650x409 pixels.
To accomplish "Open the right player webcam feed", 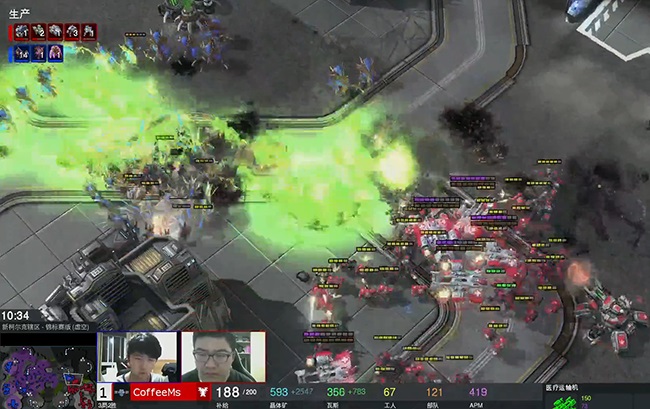I will pyautogui.click(x=222, y=357).
